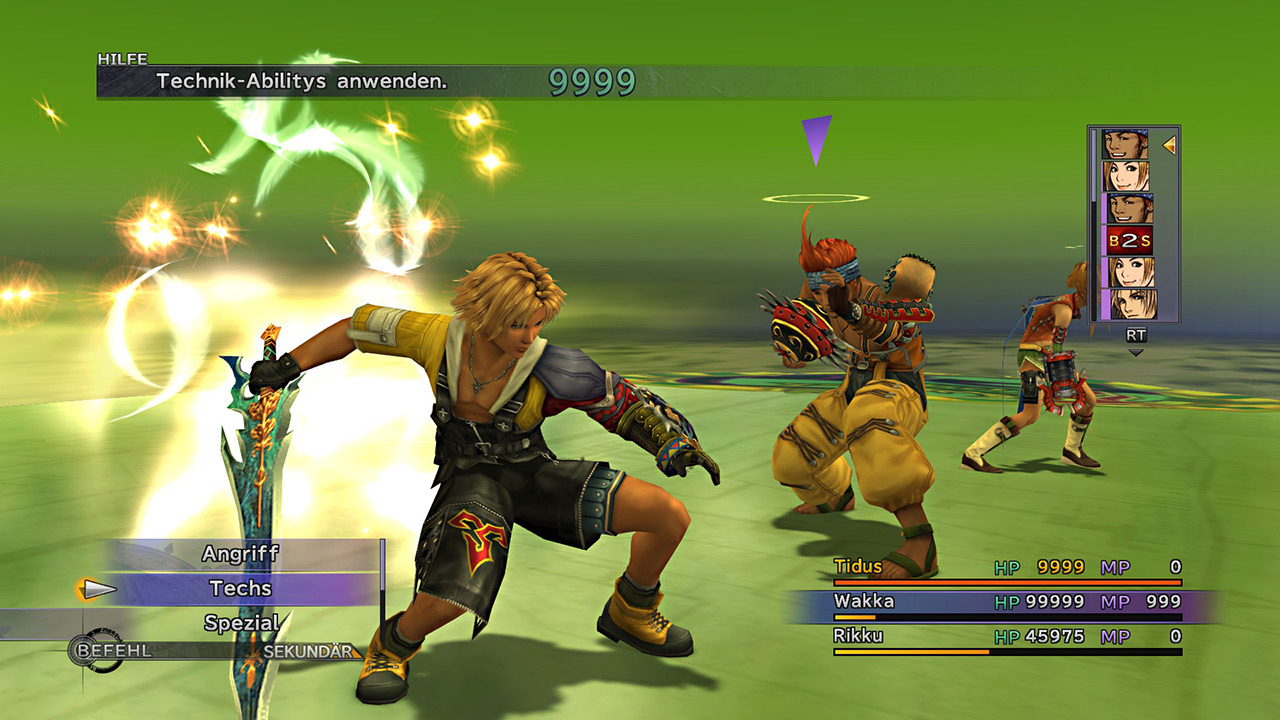Viewport: 1280px width, 720px height.
Task: Open the Spezial command menu
Action: click(240, 623)
